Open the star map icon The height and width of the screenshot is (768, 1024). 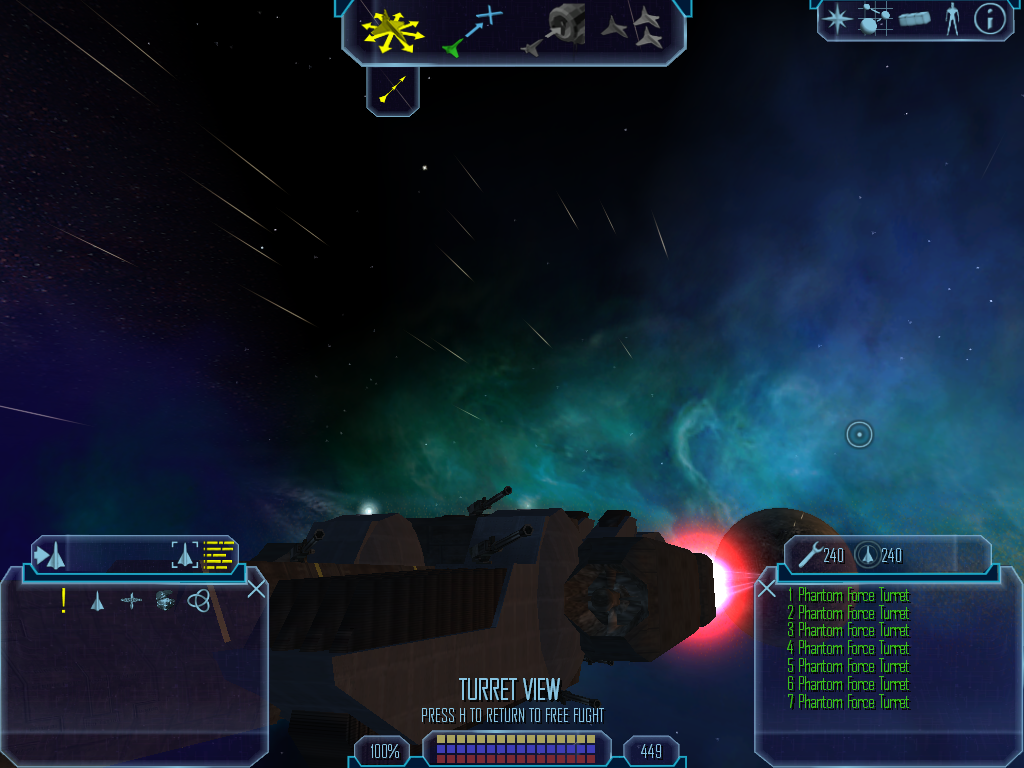pos(836,19)
